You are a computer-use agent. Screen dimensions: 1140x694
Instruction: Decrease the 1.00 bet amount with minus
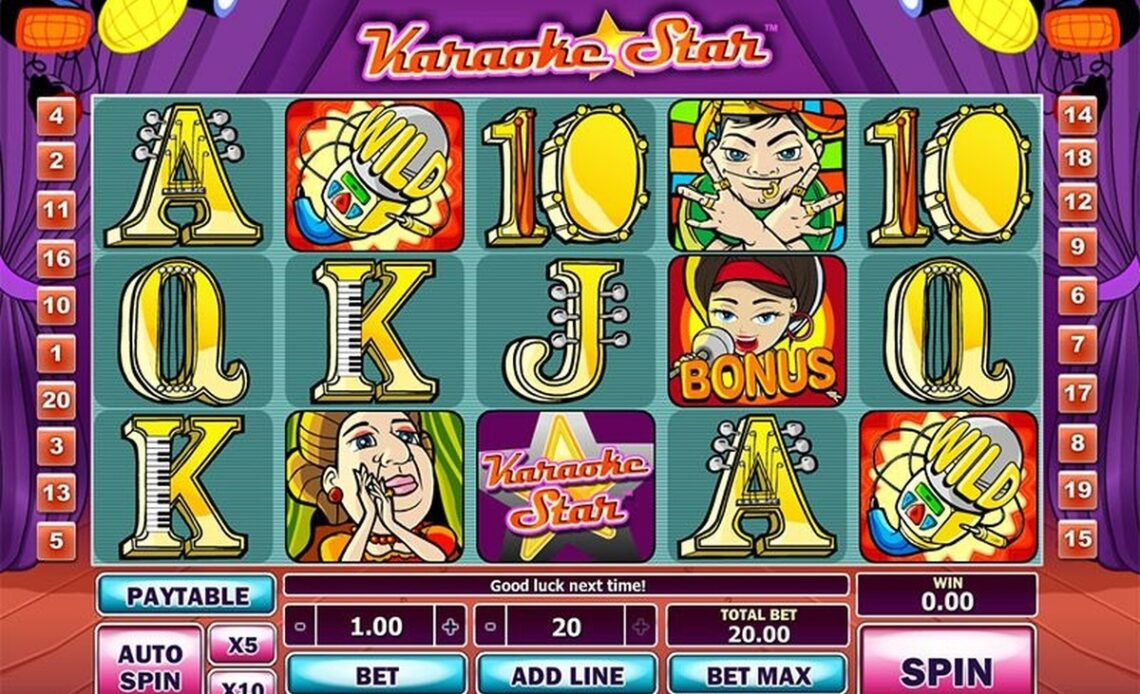(x=300, y=627)
